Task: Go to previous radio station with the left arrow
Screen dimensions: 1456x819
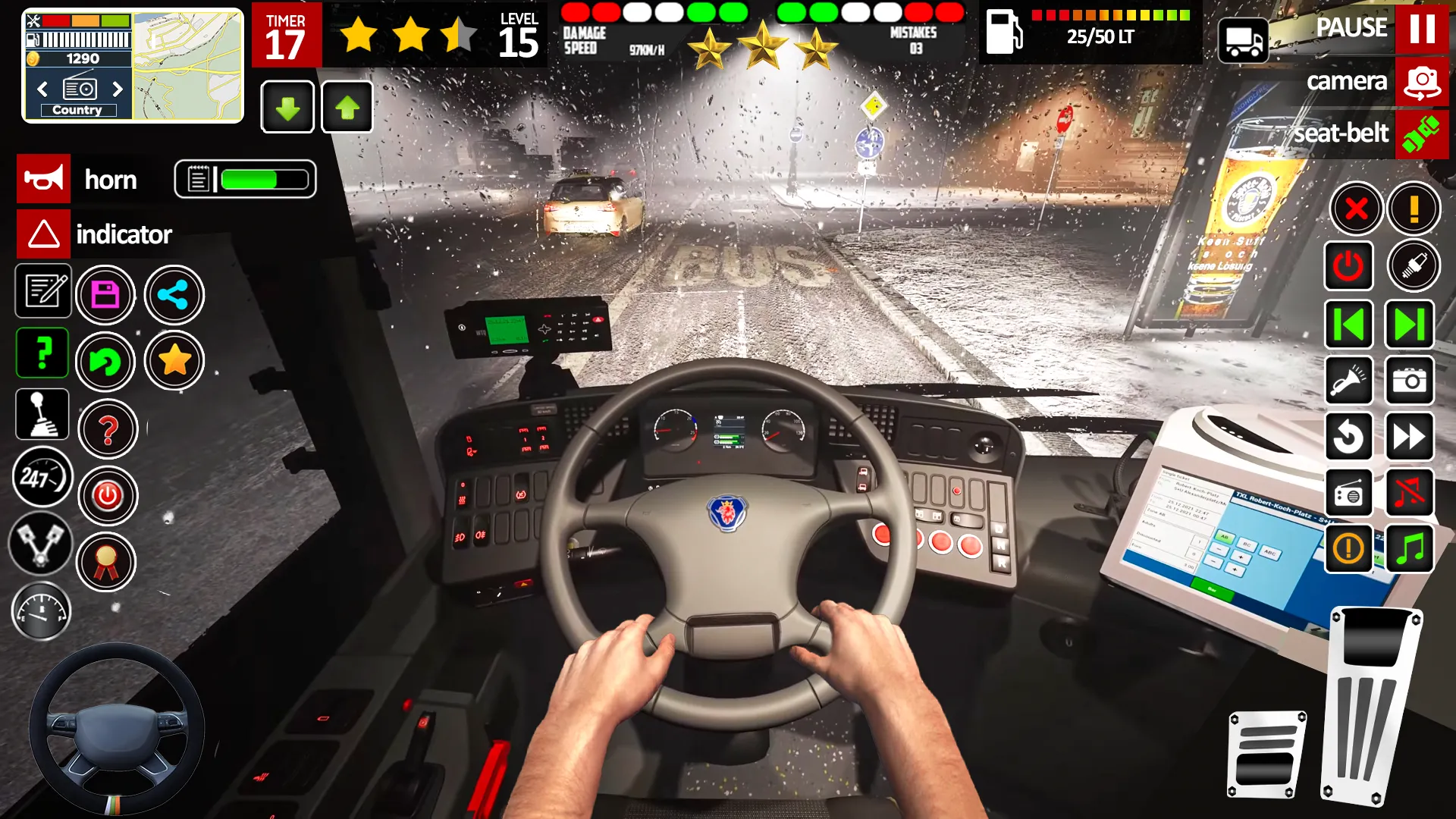Action: tap(1349, 325)
